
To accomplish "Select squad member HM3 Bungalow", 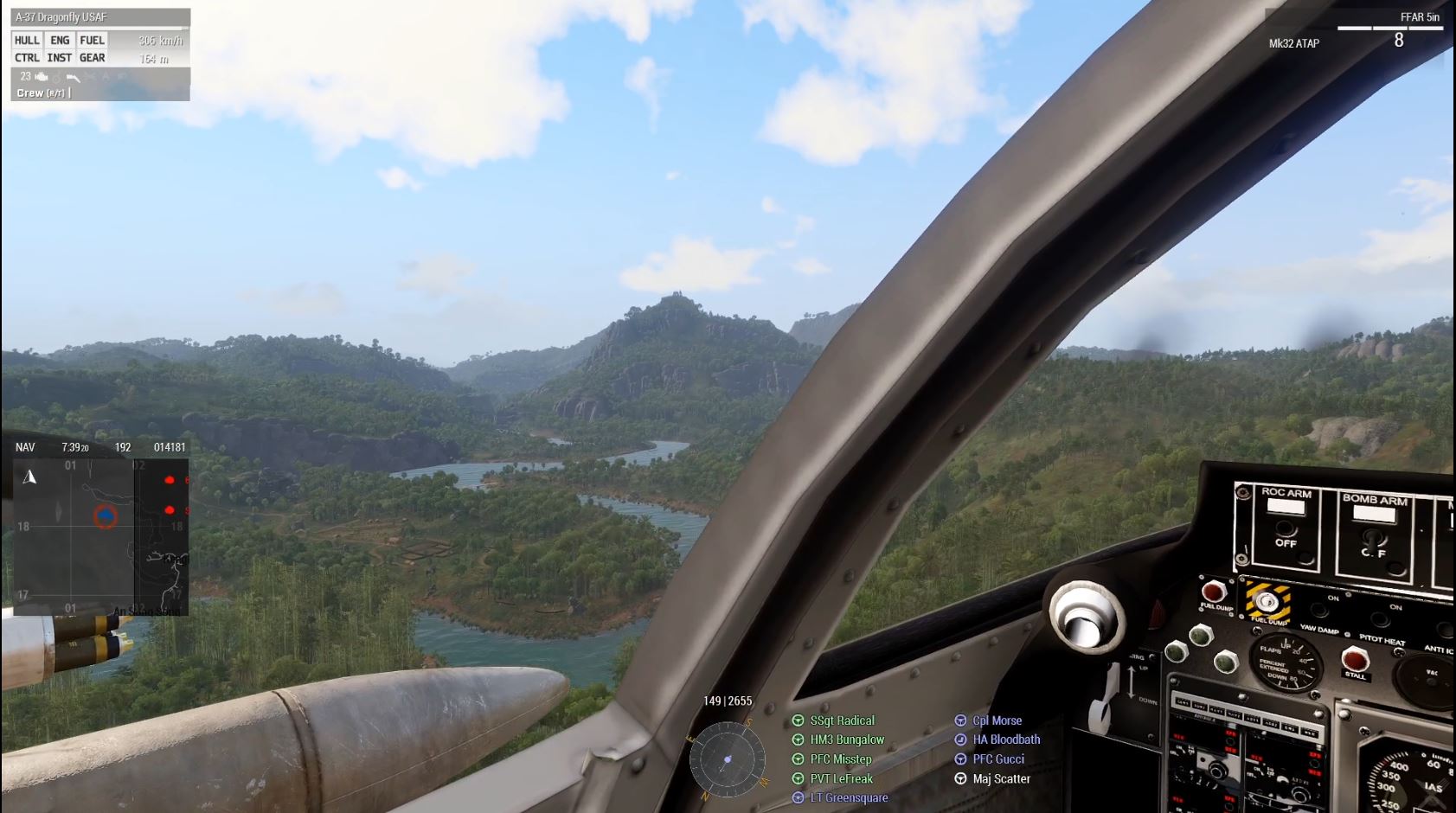I will [x=847, y=739].
